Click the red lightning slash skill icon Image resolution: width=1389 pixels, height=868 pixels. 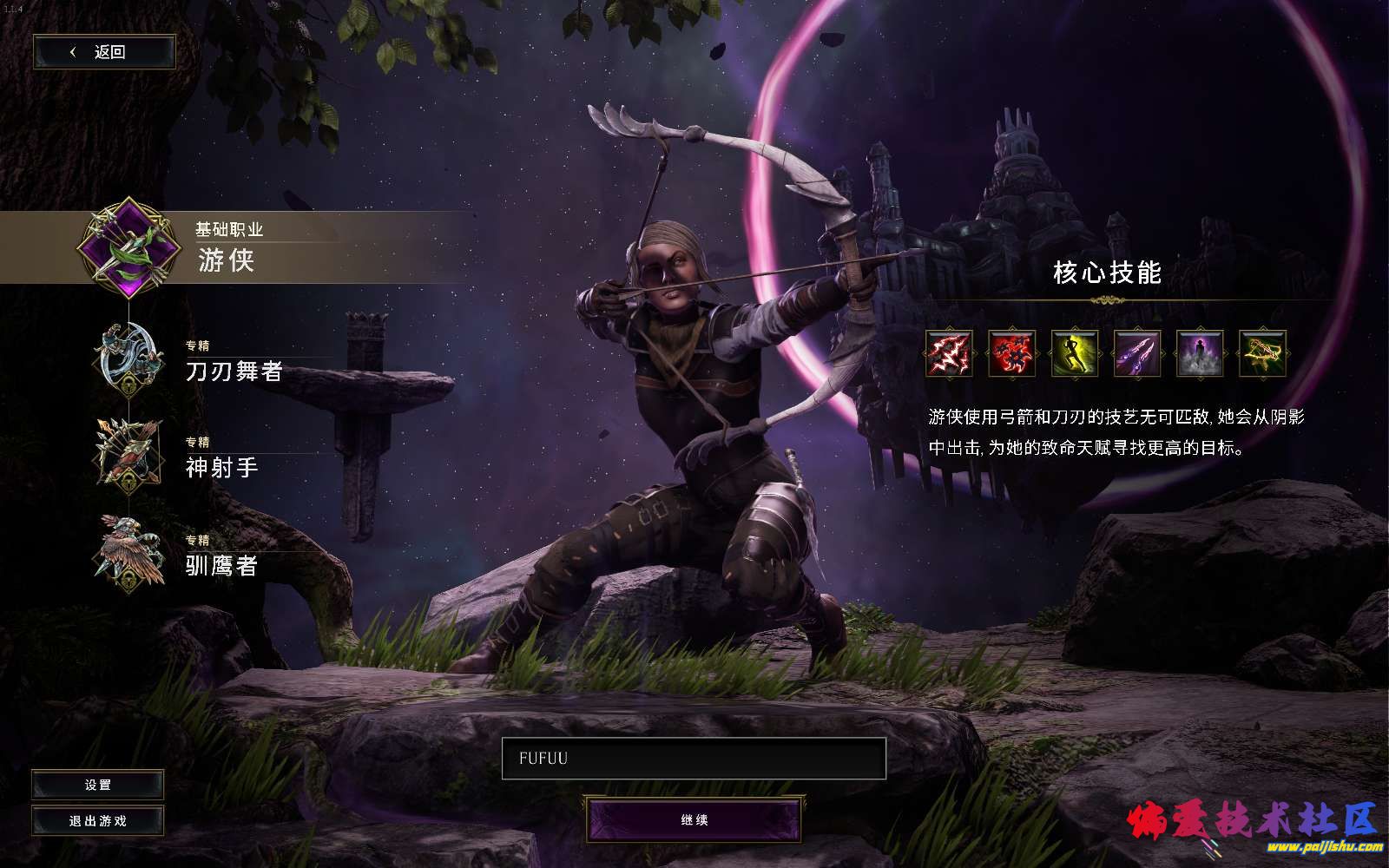point(949,353)
